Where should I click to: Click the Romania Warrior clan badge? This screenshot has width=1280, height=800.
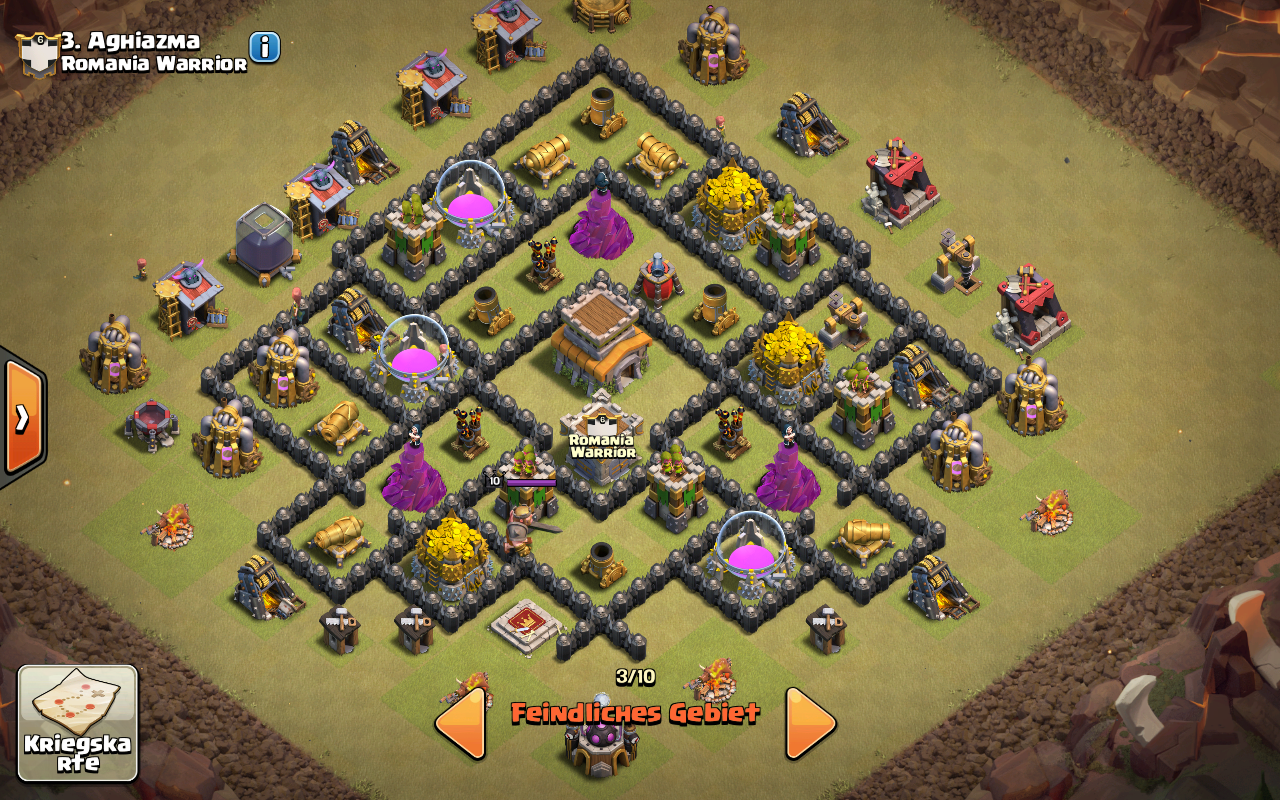click(37, 54)
